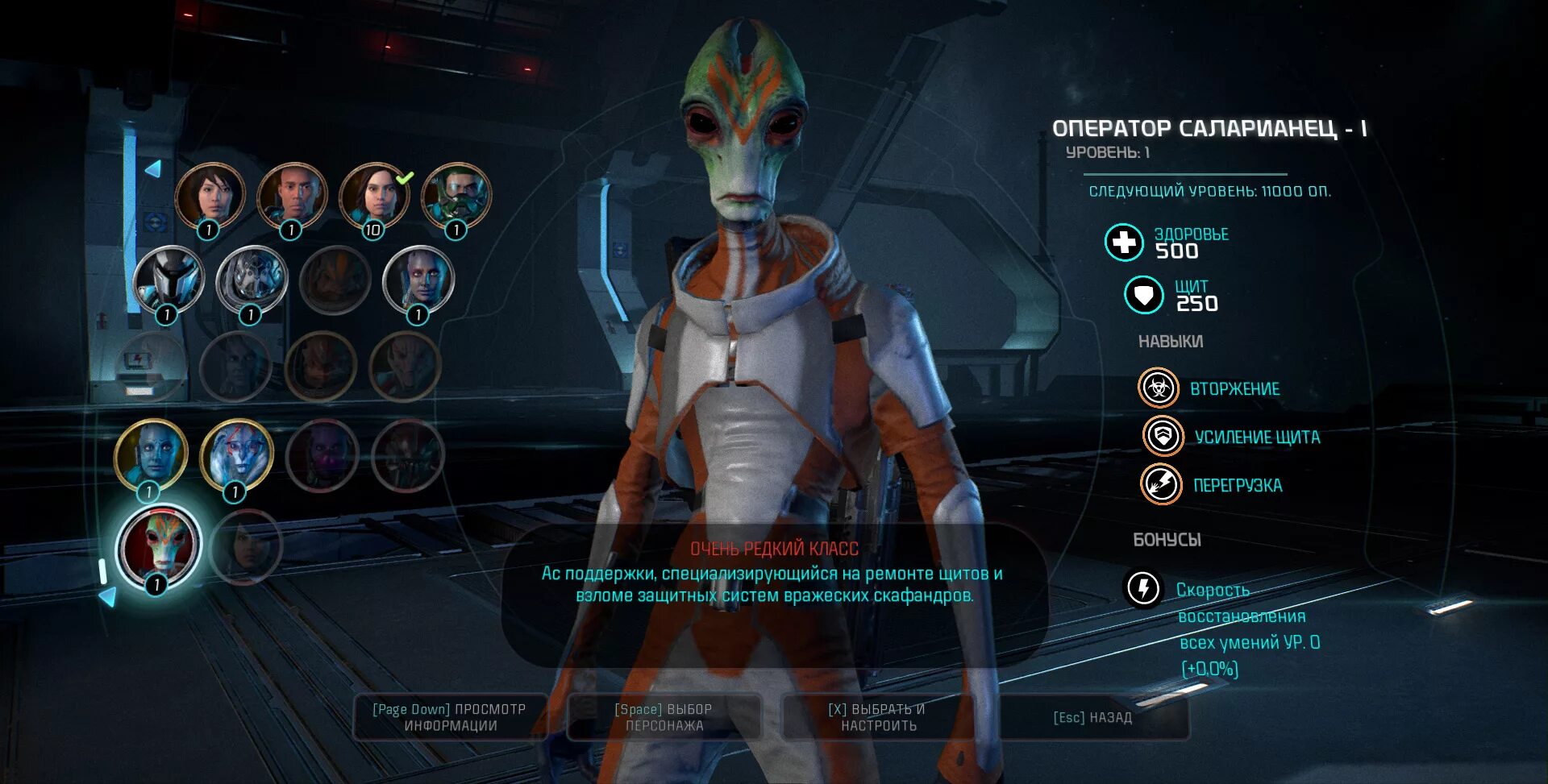Click the bottom arrow below character grid

point(107,596)
